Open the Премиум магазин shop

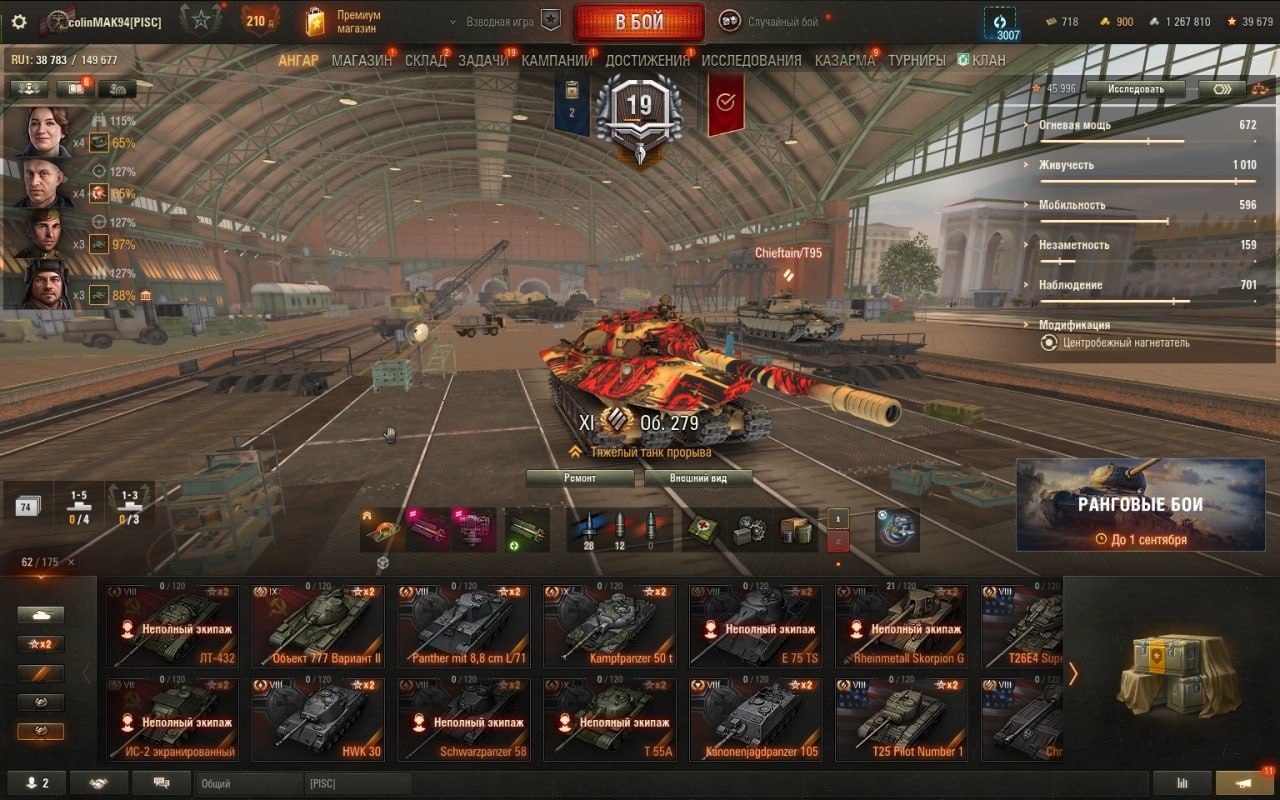pos(345,22)
